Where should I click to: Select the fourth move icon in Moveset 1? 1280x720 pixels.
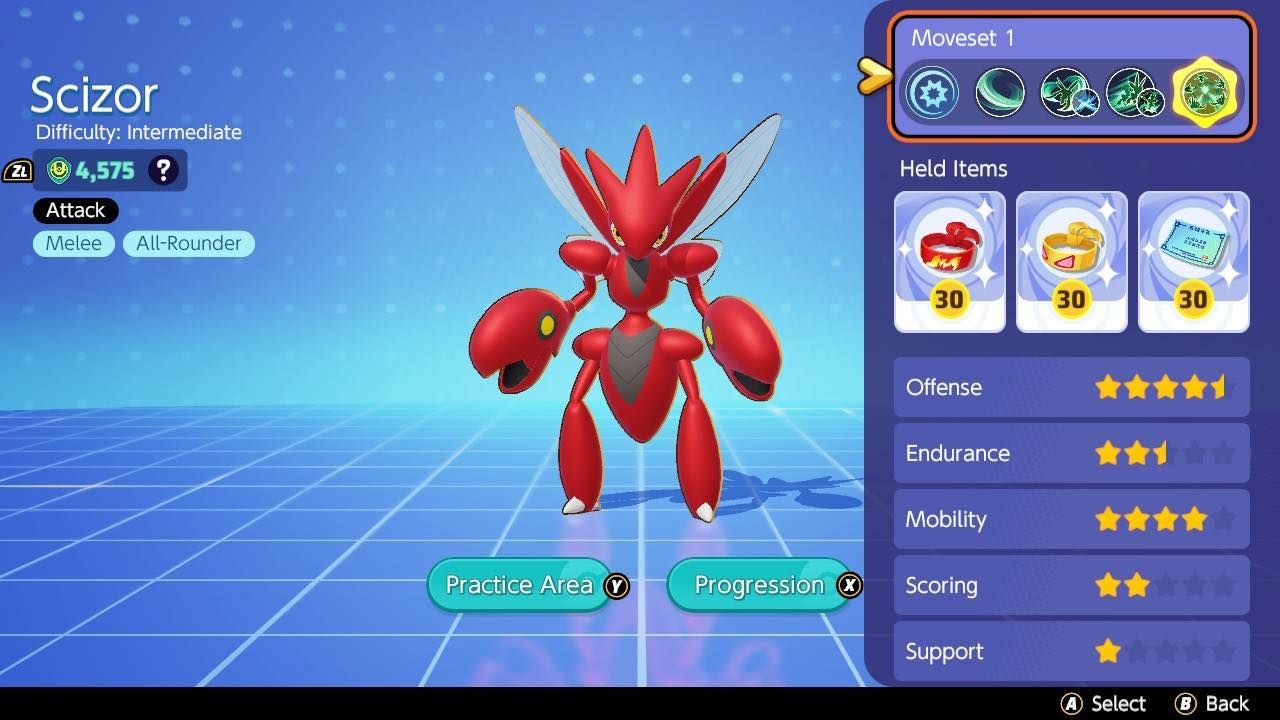(x=1136, y=93)
